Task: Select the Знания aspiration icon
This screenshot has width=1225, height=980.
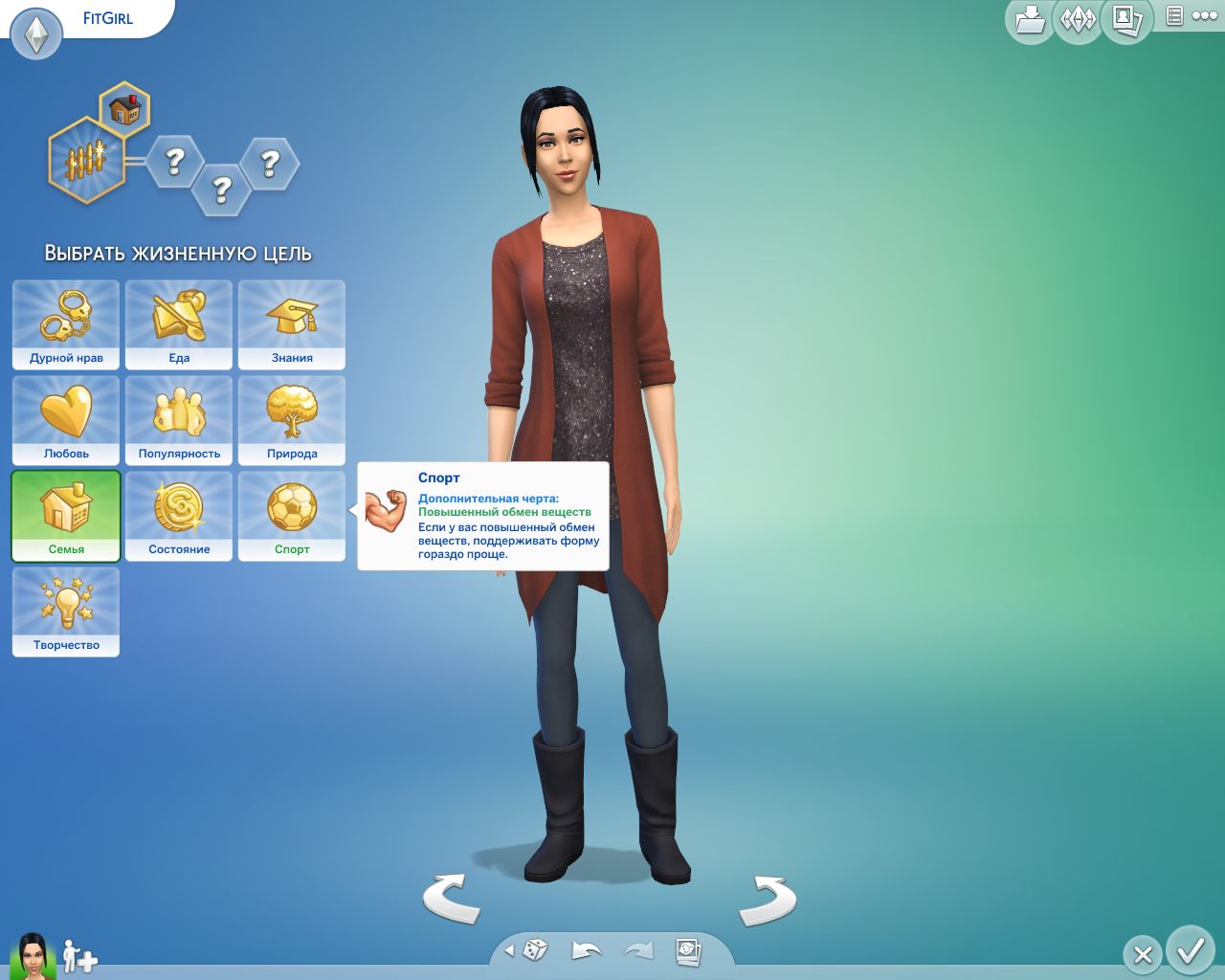Action: tap(292, 323)
